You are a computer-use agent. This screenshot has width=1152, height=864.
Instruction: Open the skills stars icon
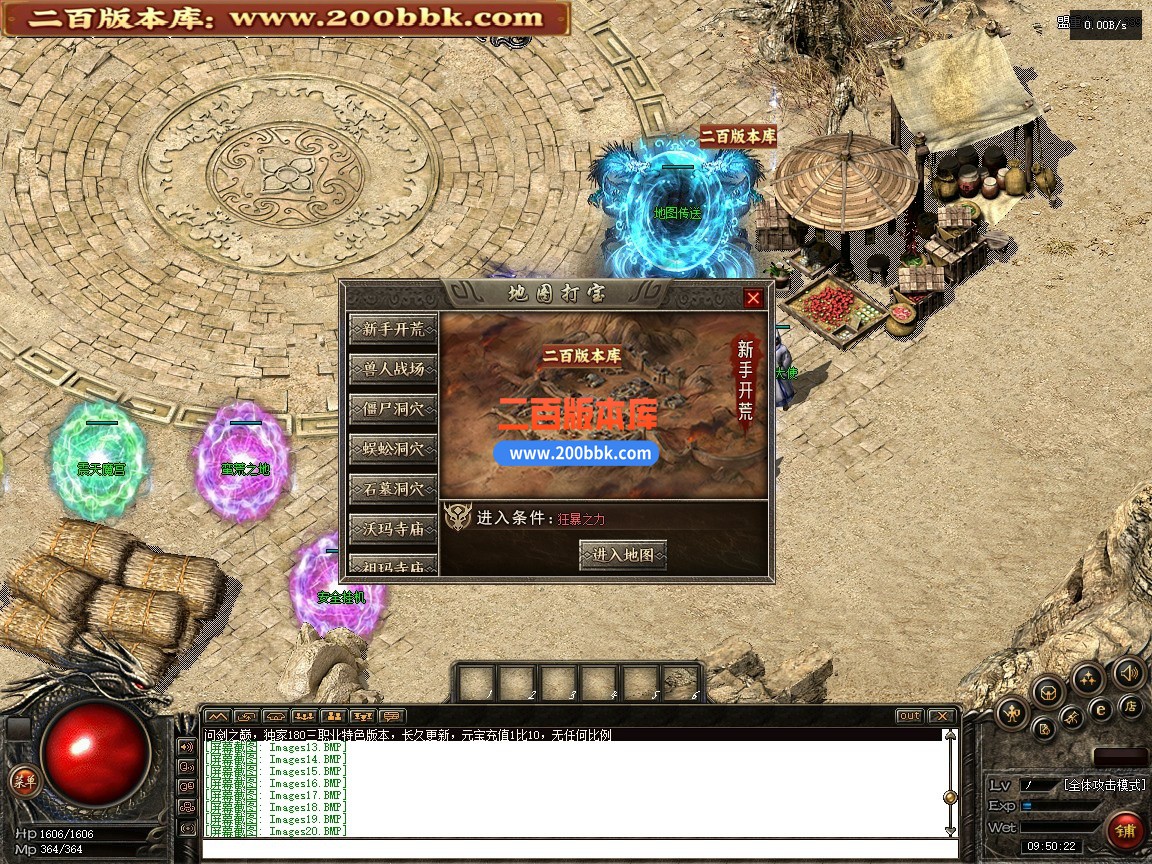tap(1088, 678)
